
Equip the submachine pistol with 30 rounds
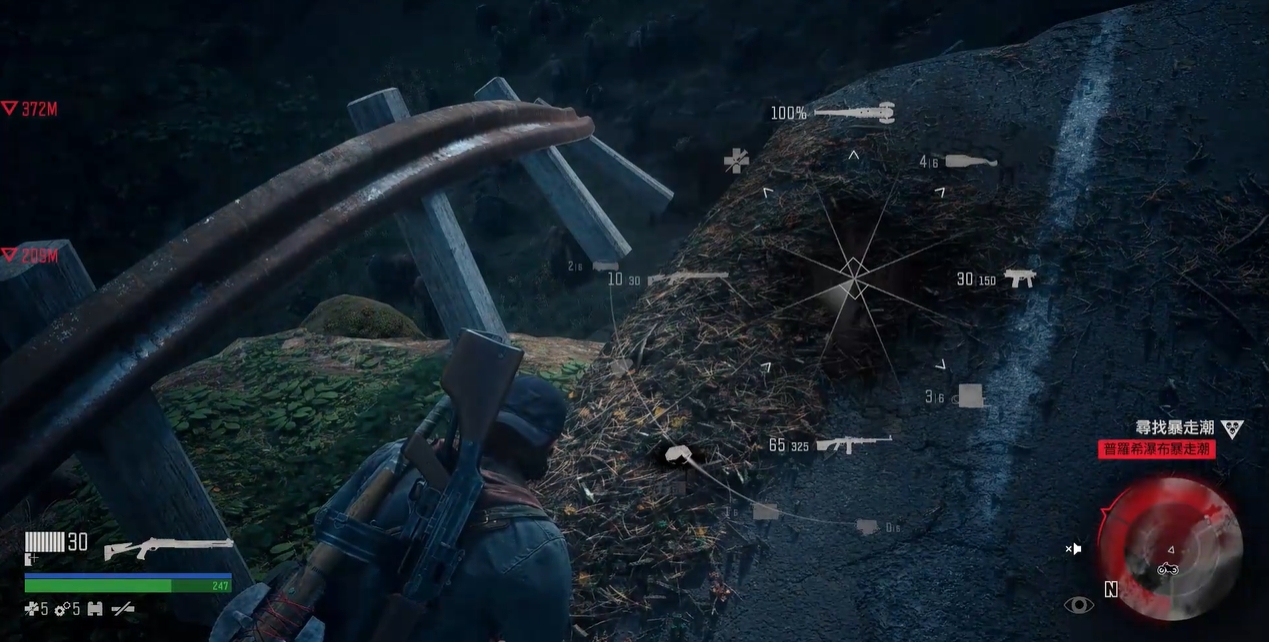(x=1020, y=279)
